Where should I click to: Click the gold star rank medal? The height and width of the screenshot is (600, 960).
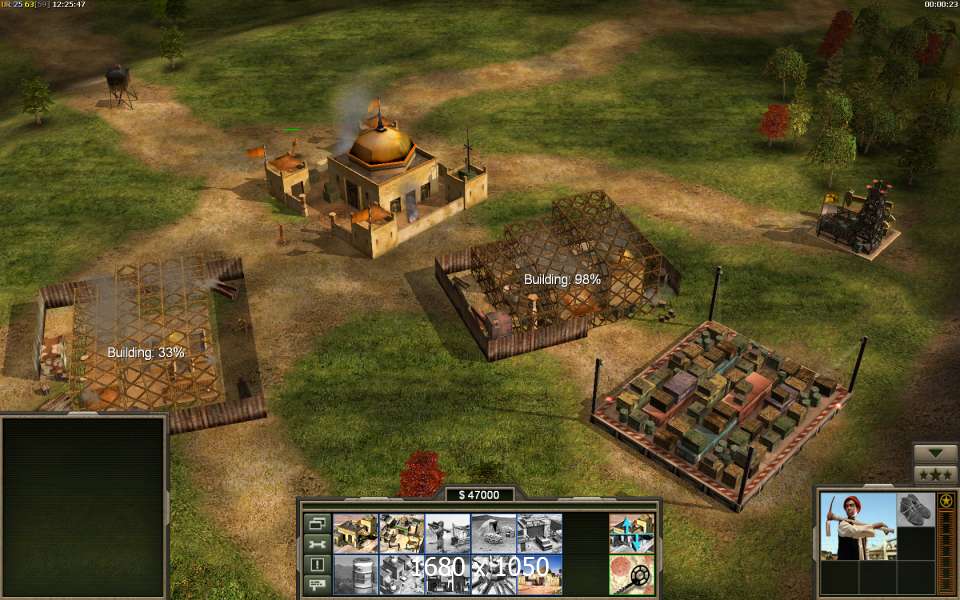pyautogui.click(x=946, y=500)
